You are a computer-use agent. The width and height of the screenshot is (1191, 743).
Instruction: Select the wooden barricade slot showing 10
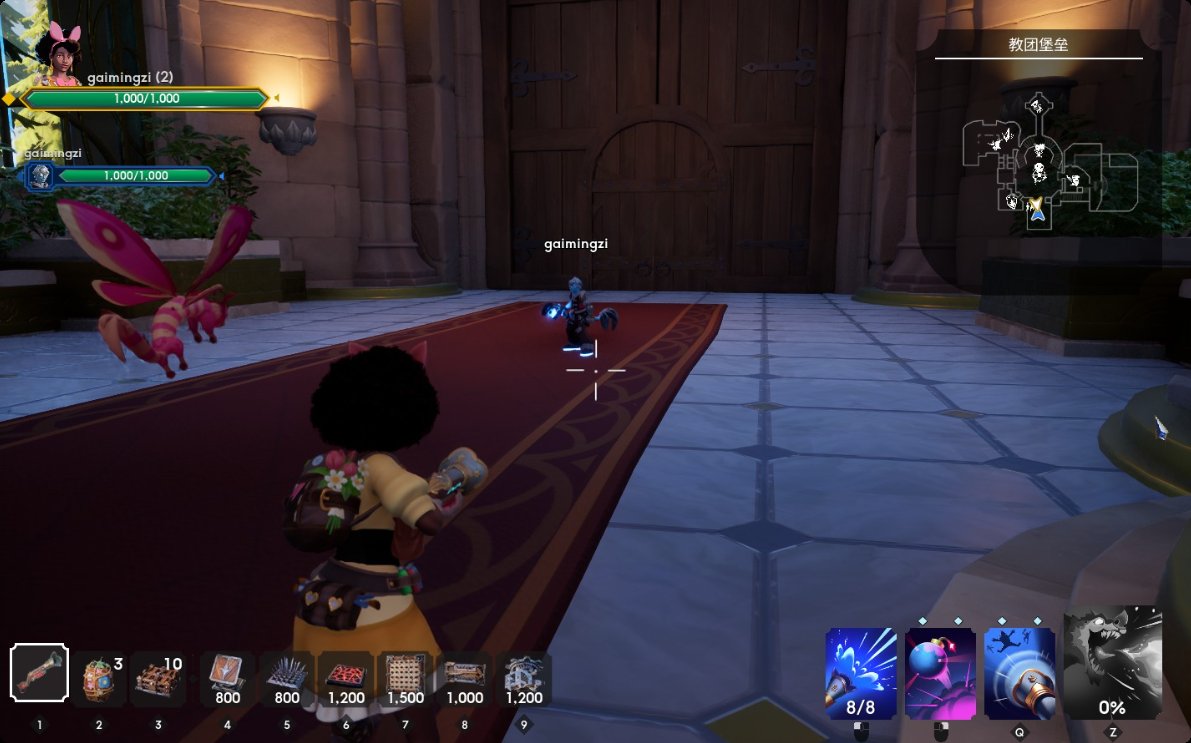pyautogui.click(x=158, y=678)
